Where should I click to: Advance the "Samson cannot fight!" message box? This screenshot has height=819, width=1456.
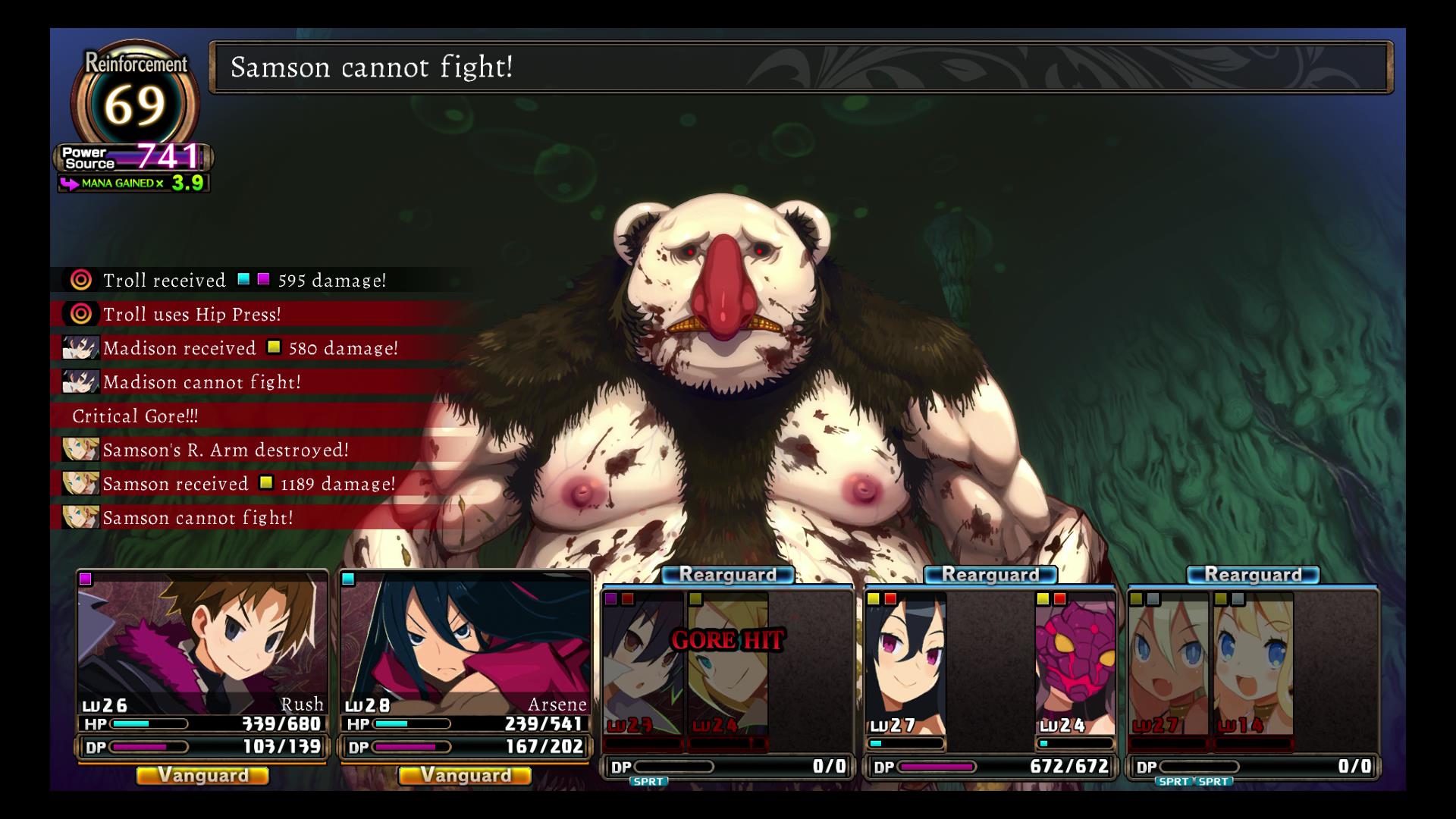click(x=801, y=67)
